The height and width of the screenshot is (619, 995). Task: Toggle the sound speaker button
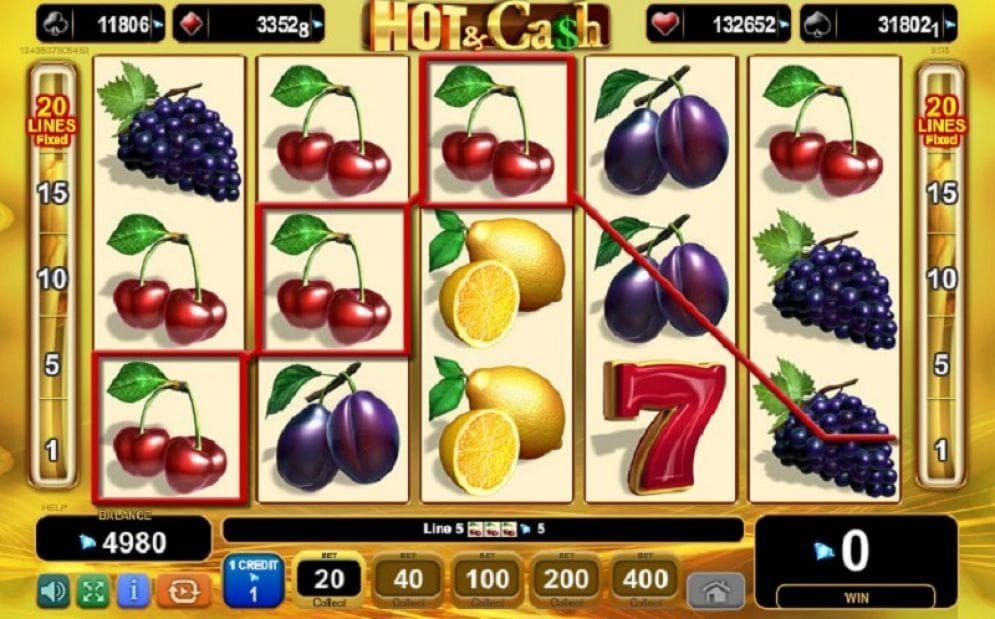coord(53,591)
